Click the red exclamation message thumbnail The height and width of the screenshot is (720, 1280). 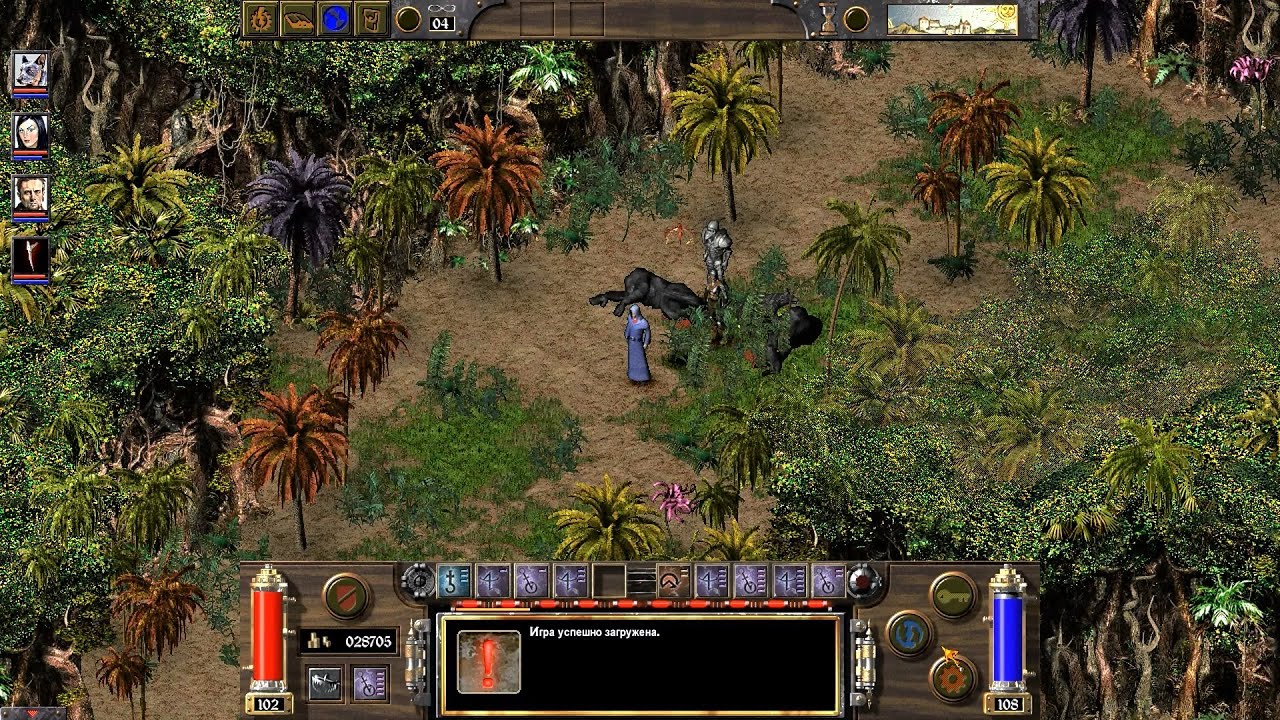point(488,662)
